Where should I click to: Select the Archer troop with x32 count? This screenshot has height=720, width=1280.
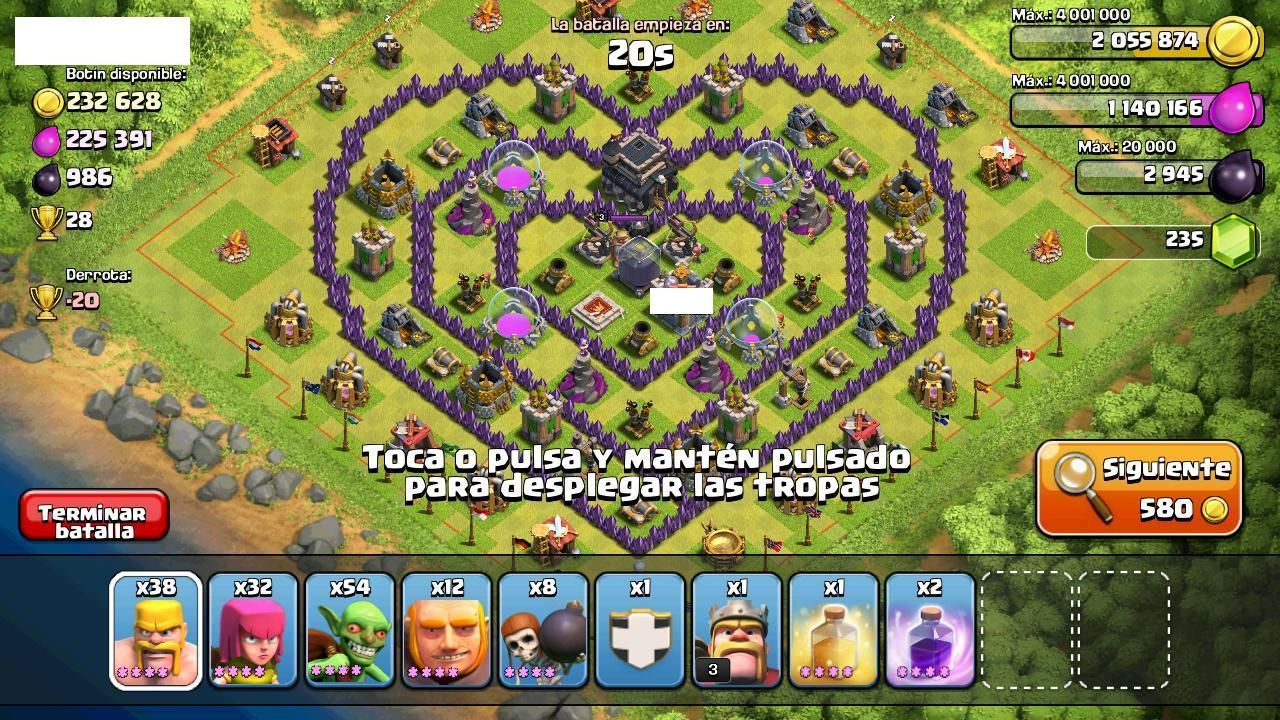click(252, 628)
